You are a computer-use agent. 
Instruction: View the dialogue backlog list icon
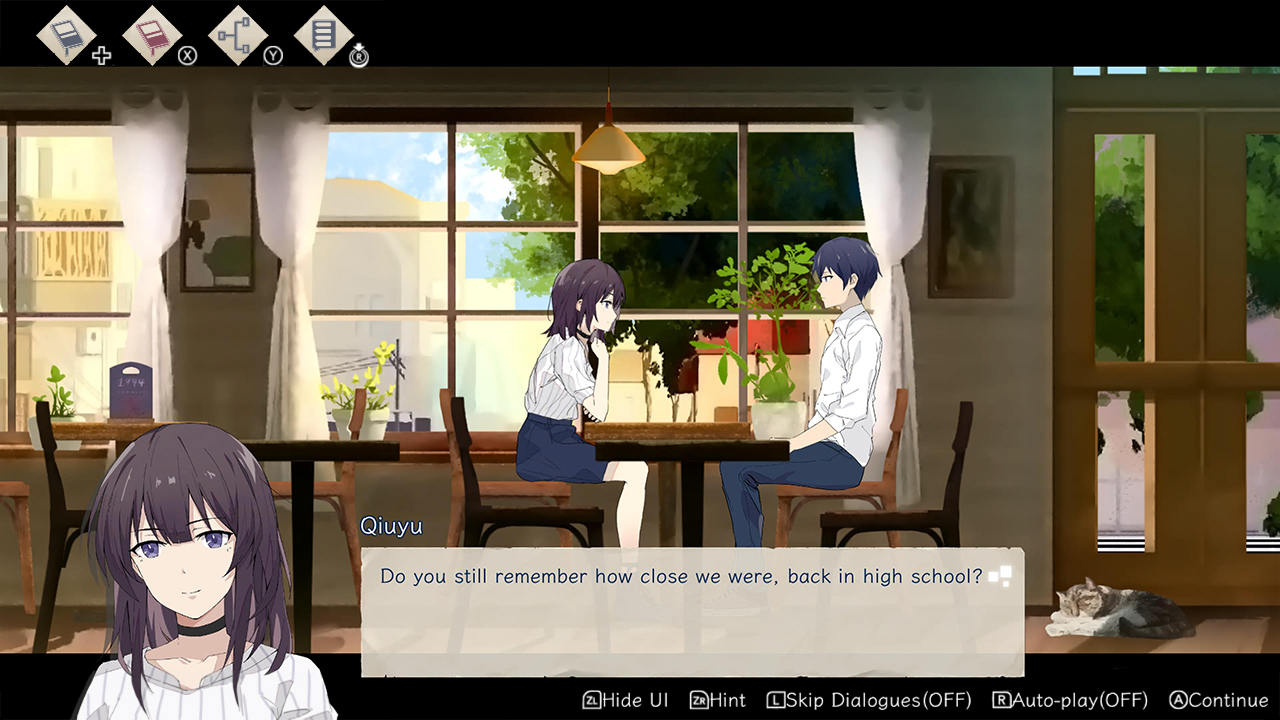click(322, 34)
